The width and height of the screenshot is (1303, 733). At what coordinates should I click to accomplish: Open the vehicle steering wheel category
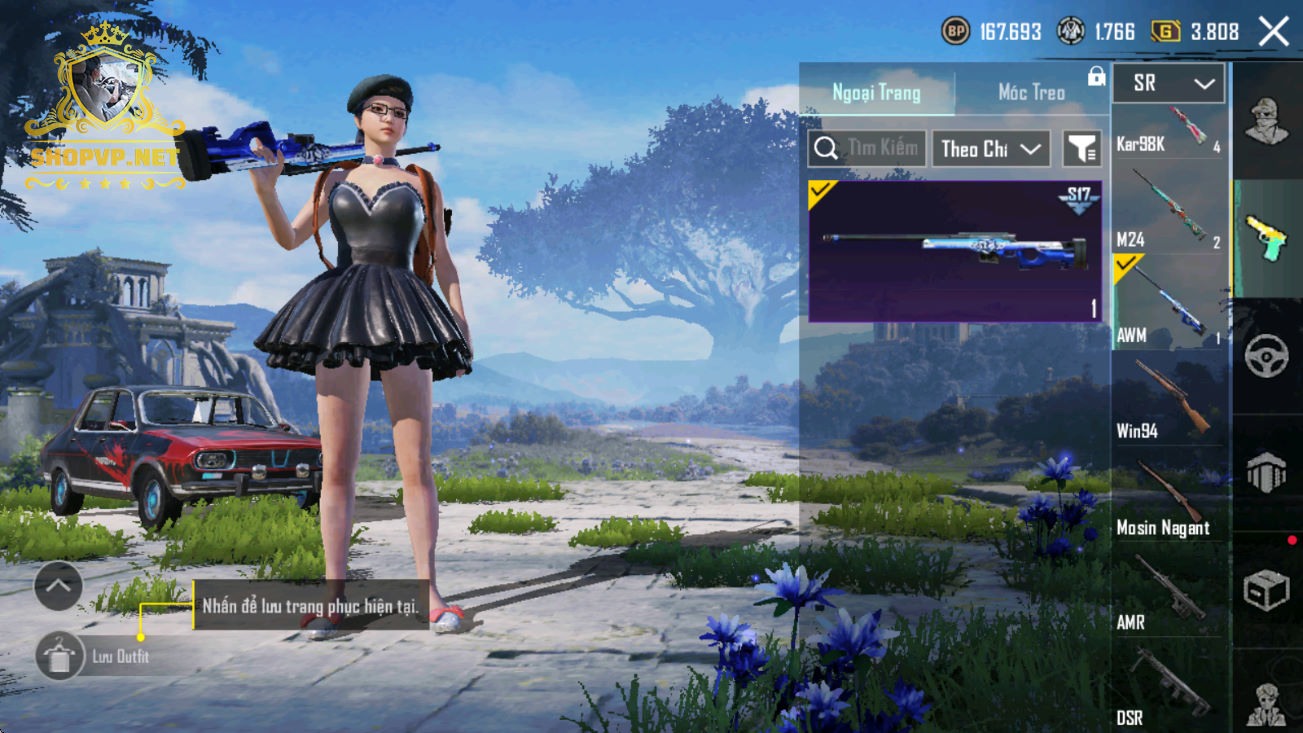tap(1266, 356)
